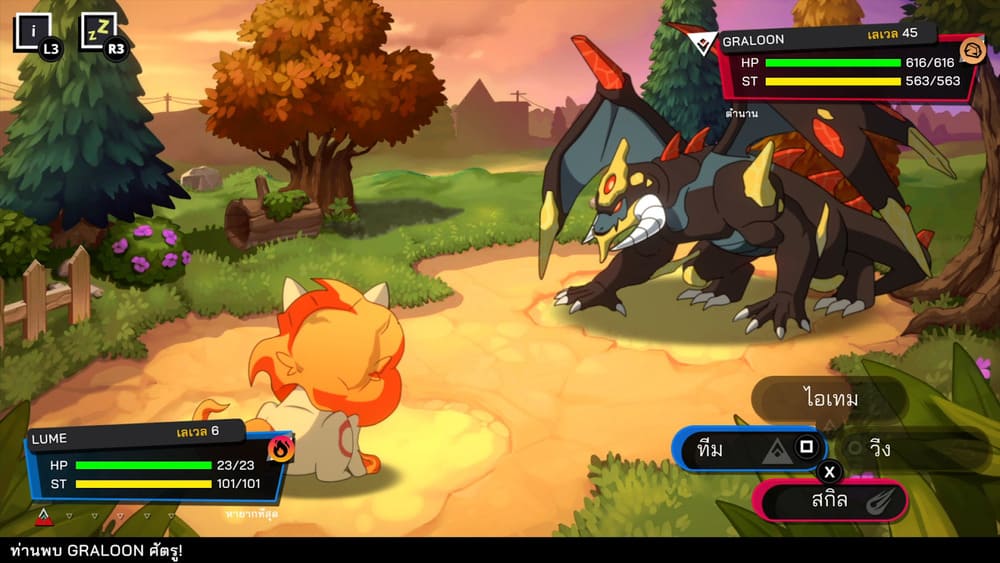Click Lume's fire element icon

click(280, 449)
